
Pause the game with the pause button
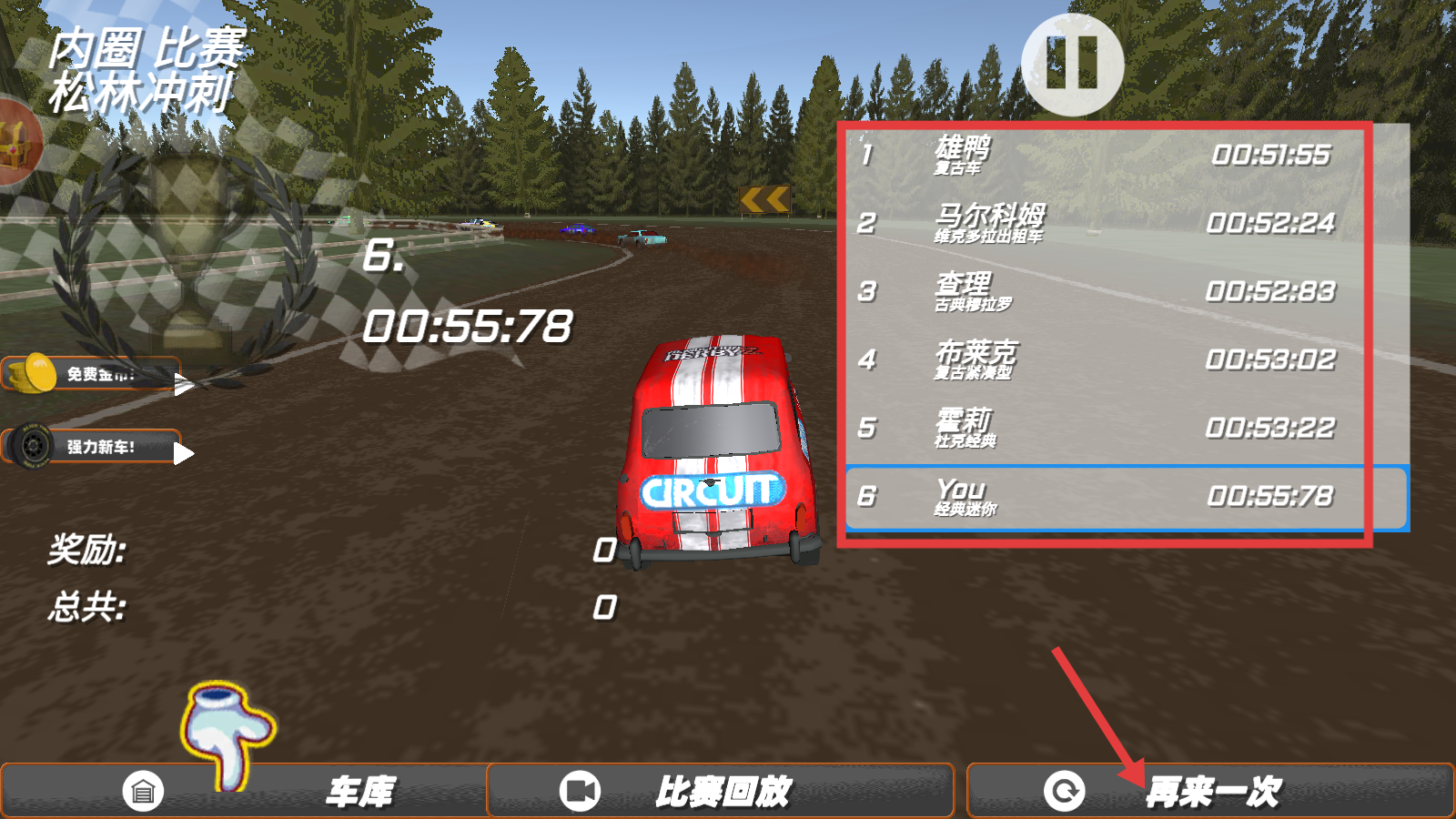tap(1072, 64)
